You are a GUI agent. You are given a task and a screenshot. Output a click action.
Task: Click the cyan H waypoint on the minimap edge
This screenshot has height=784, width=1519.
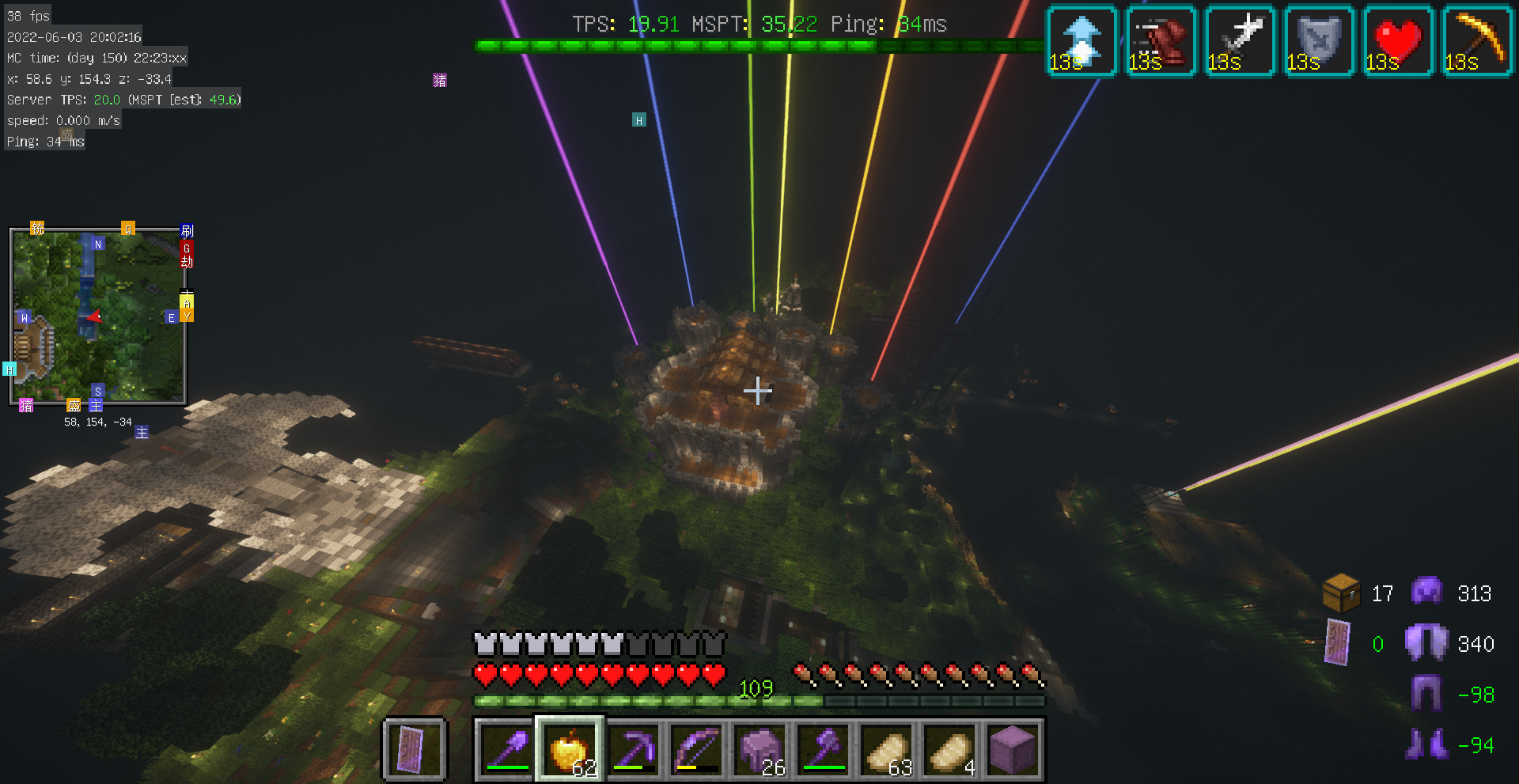(9, 369)
